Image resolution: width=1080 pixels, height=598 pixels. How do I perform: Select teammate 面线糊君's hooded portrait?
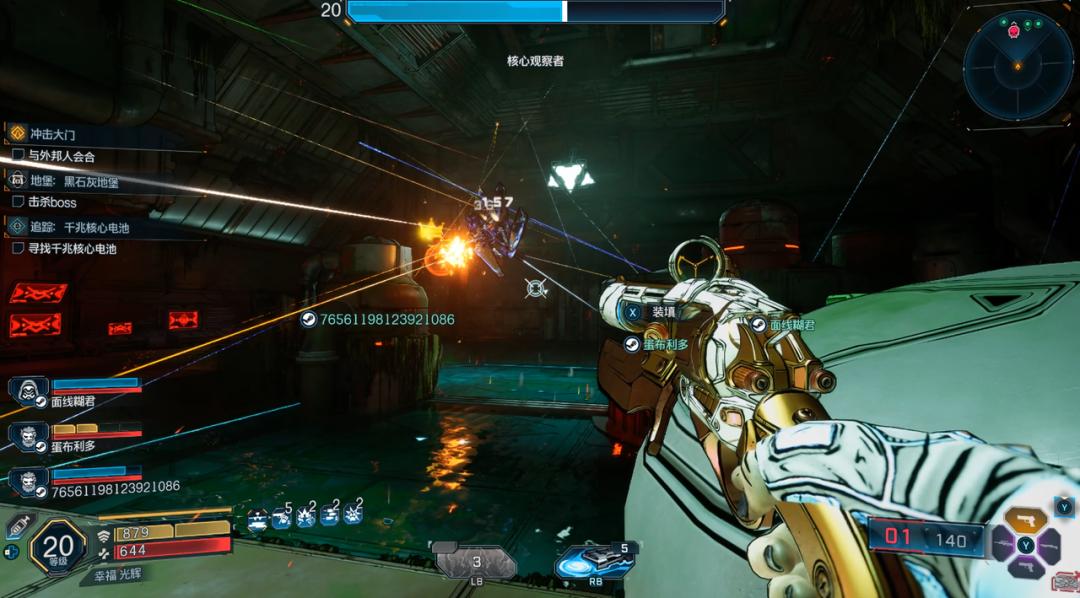click(x=28, y=391)
